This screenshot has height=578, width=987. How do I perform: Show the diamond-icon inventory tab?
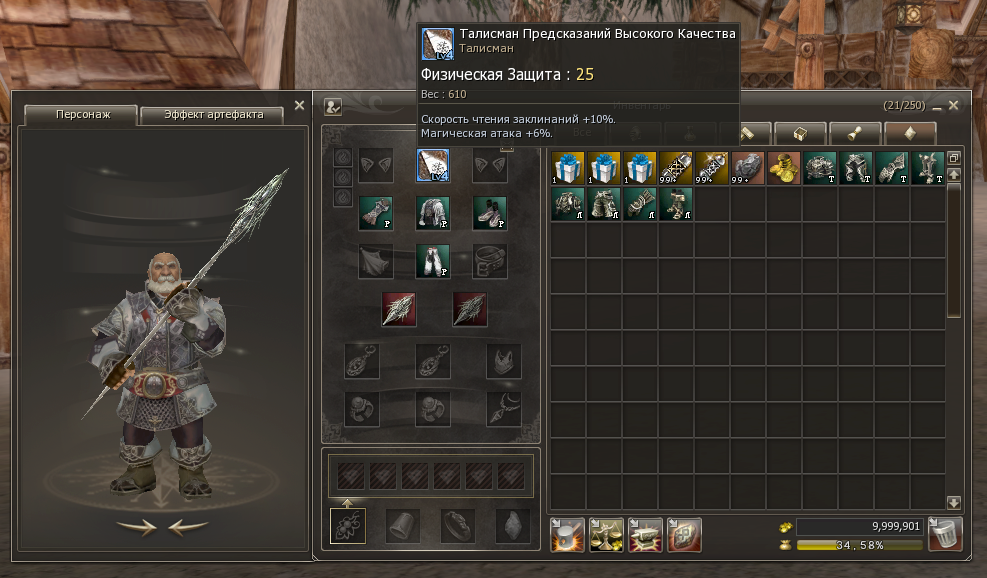tap(910, 133)
